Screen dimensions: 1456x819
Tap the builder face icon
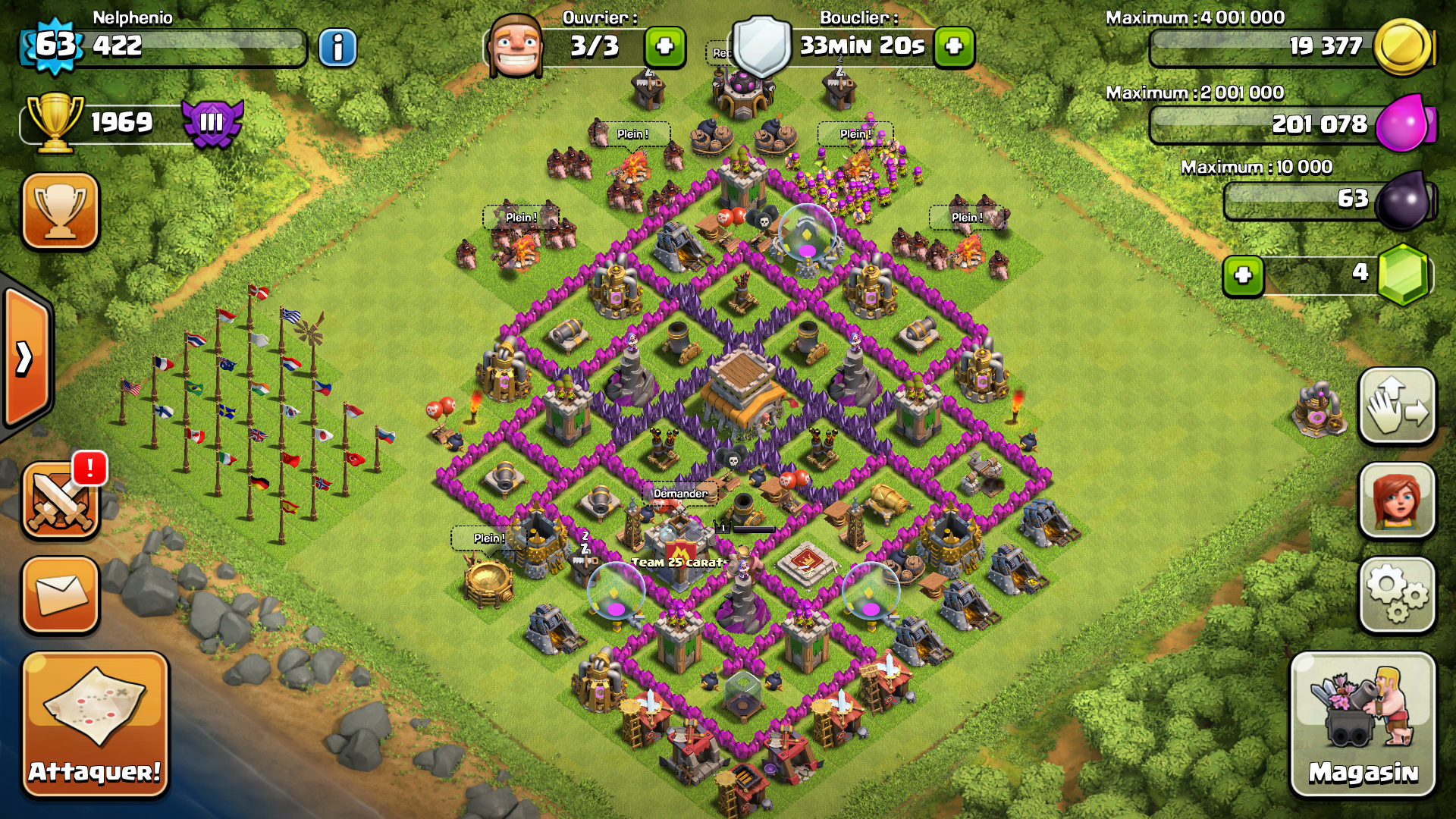click(516, 47)
